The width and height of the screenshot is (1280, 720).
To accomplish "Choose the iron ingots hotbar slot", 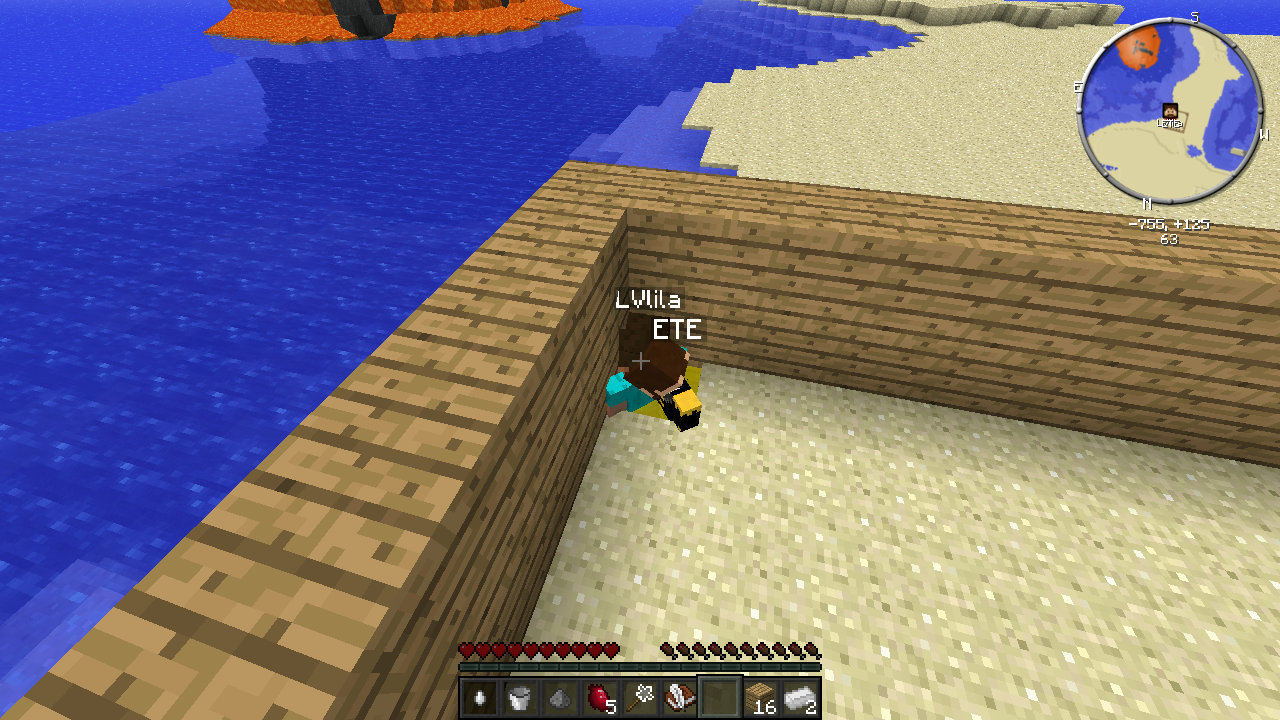I will point(800,697).
